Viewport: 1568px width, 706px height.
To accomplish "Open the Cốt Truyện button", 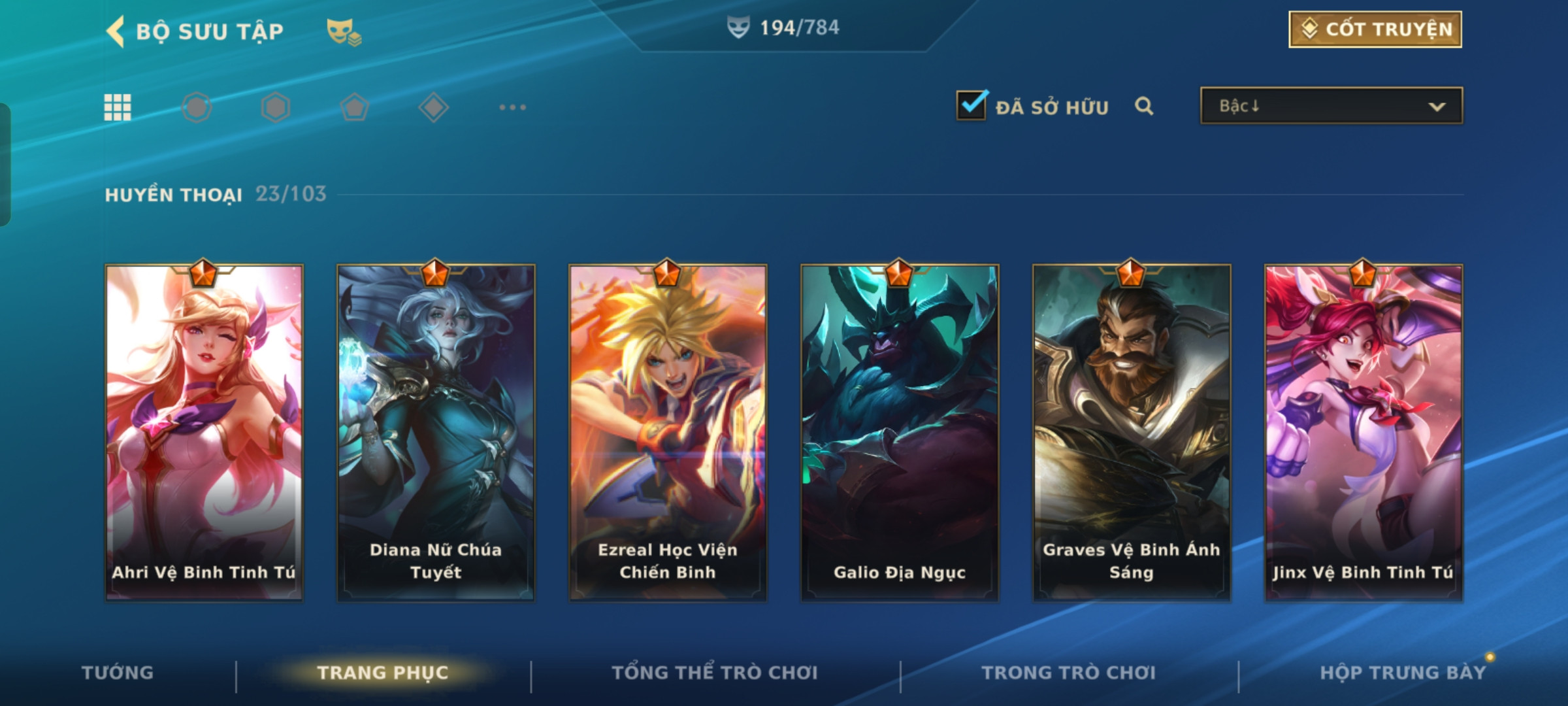I will pos(1375,29).
